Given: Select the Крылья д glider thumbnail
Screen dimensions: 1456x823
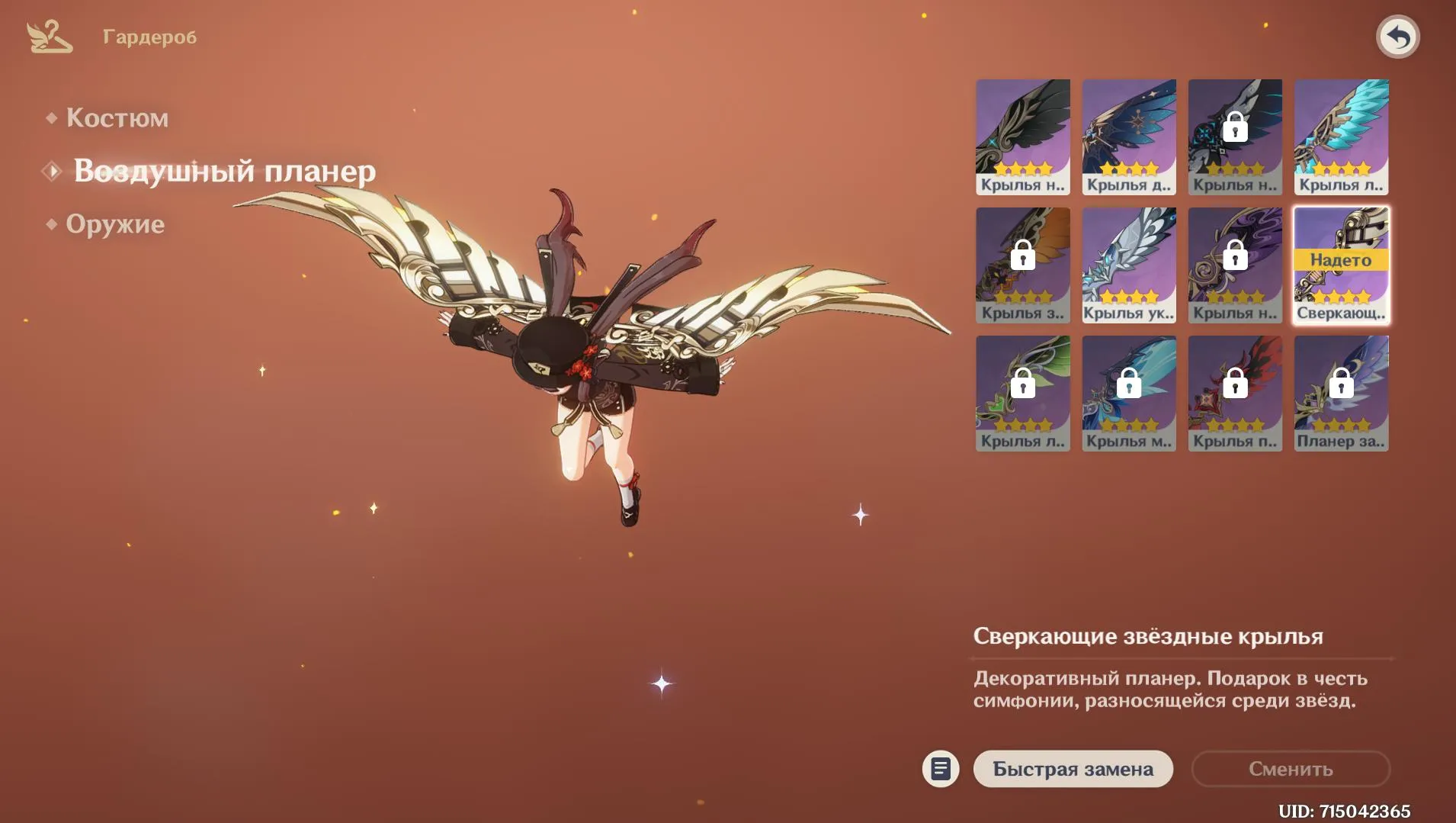Looking at the screenshot, I should click(1130, 136).
